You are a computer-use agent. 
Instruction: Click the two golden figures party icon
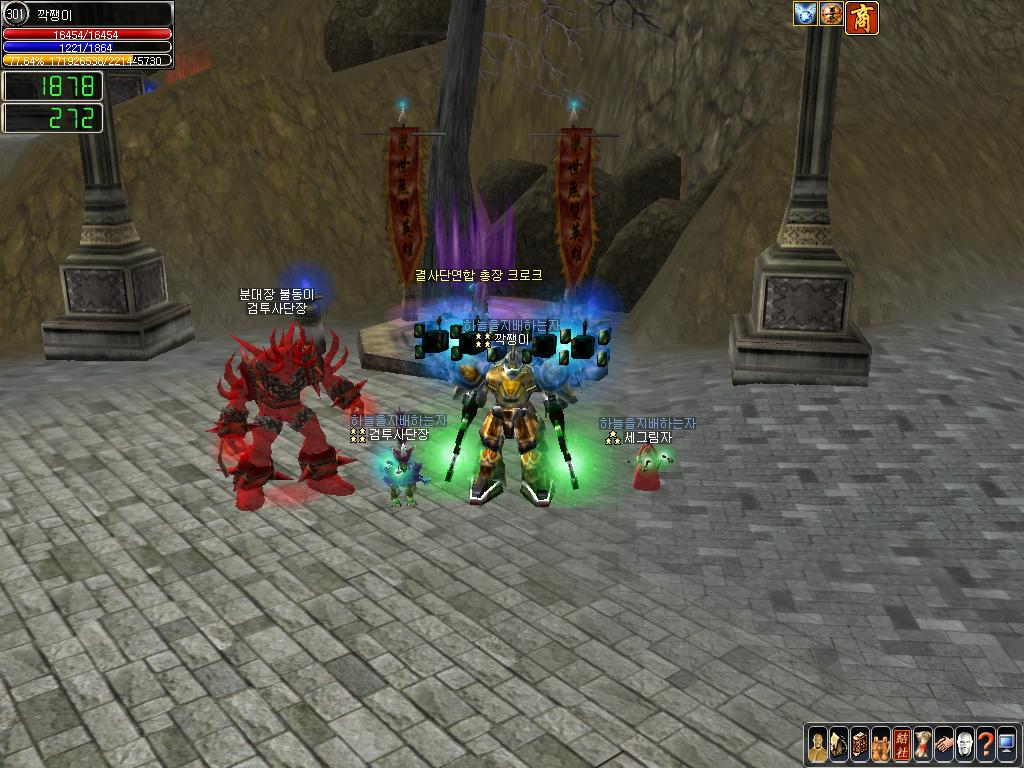[881, 745]
